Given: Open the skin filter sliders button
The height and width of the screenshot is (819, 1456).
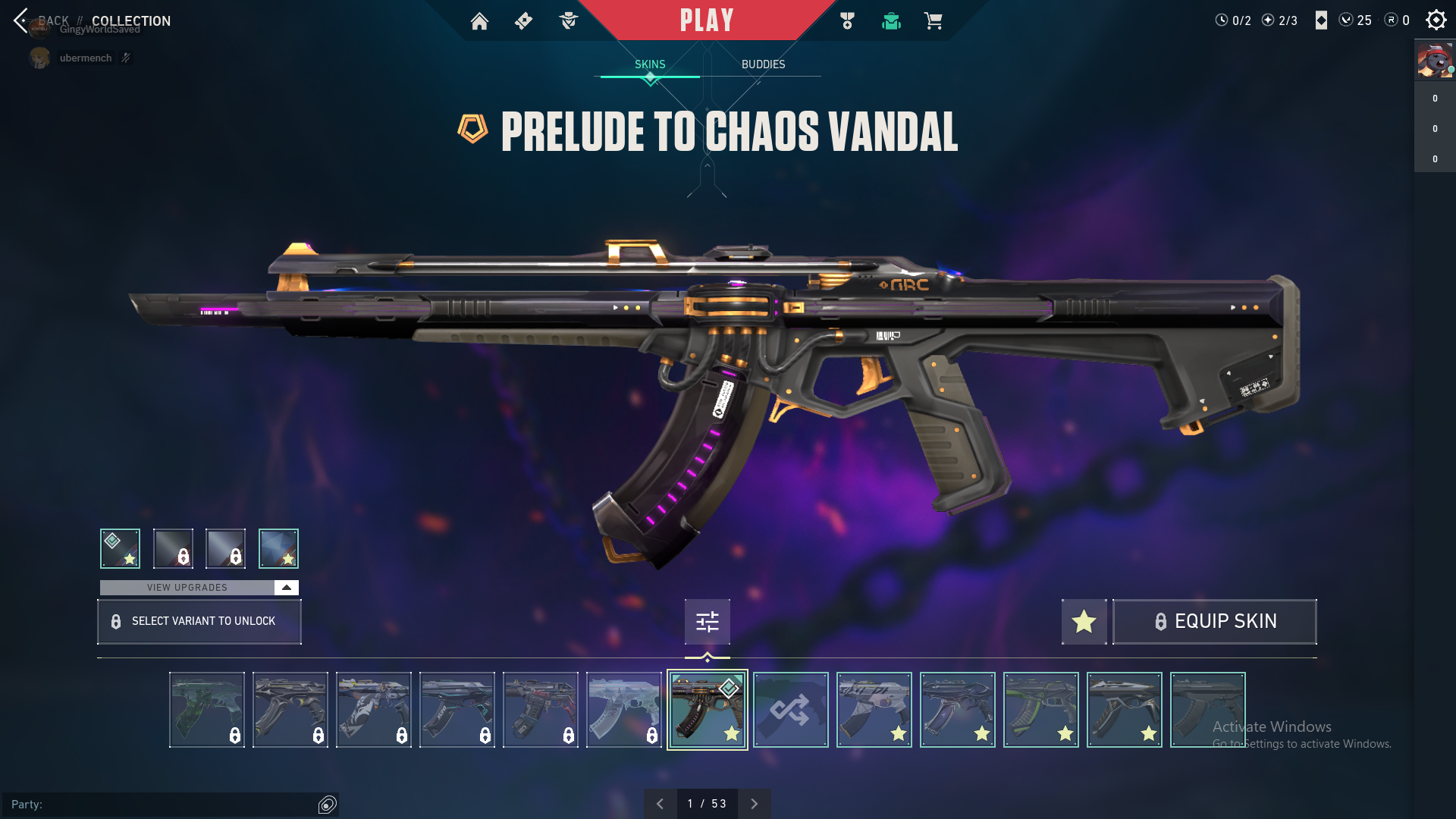Looking at the screenshot, I should pos(707,622).
